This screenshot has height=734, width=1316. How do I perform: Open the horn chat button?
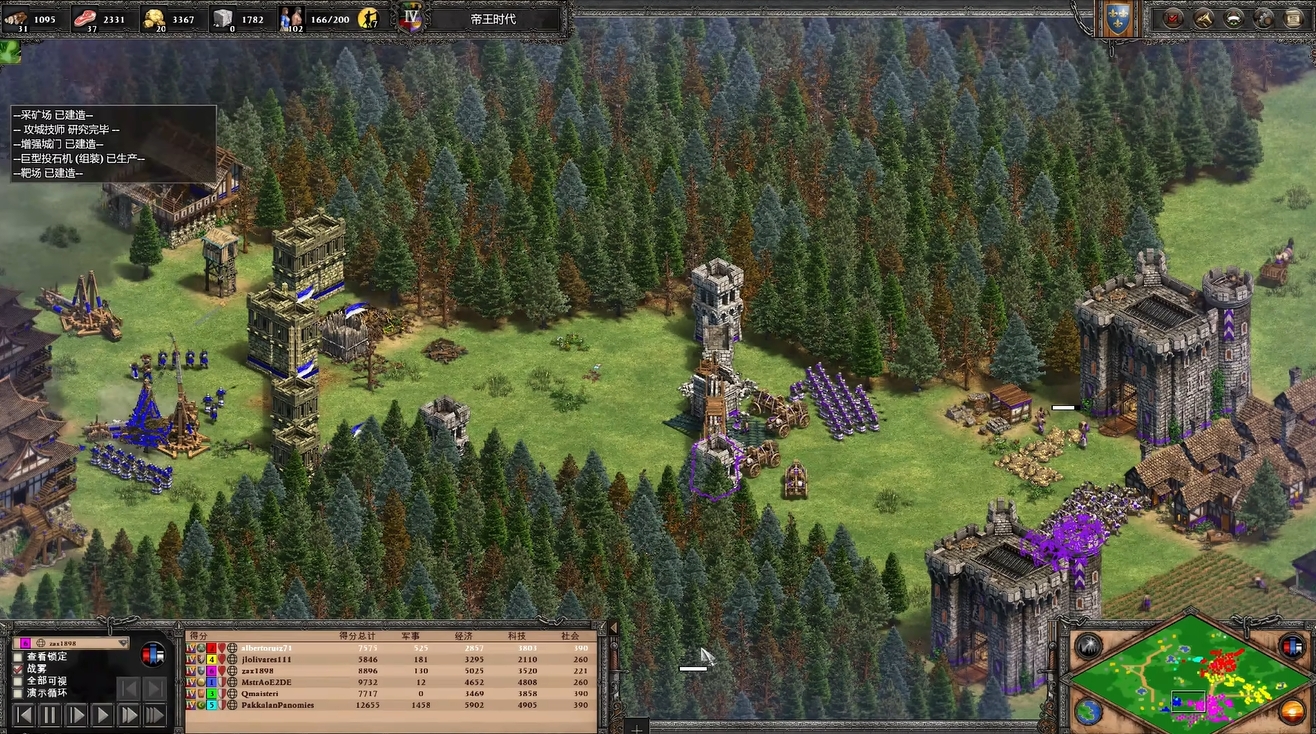coord(1204,18)
